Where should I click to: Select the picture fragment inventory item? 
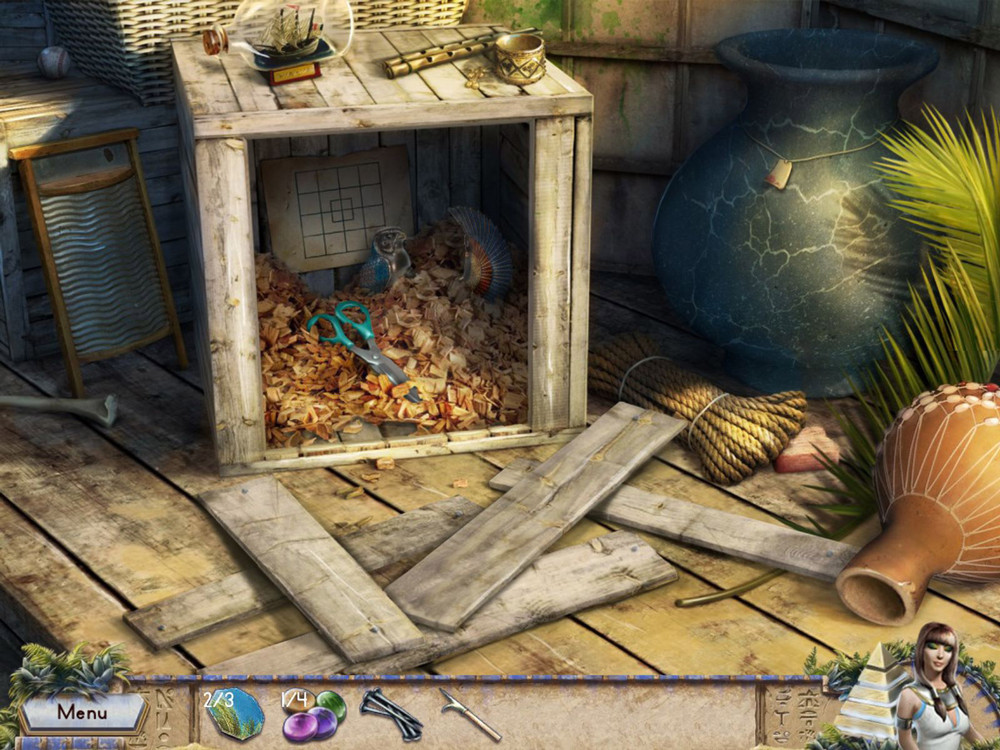234,713
